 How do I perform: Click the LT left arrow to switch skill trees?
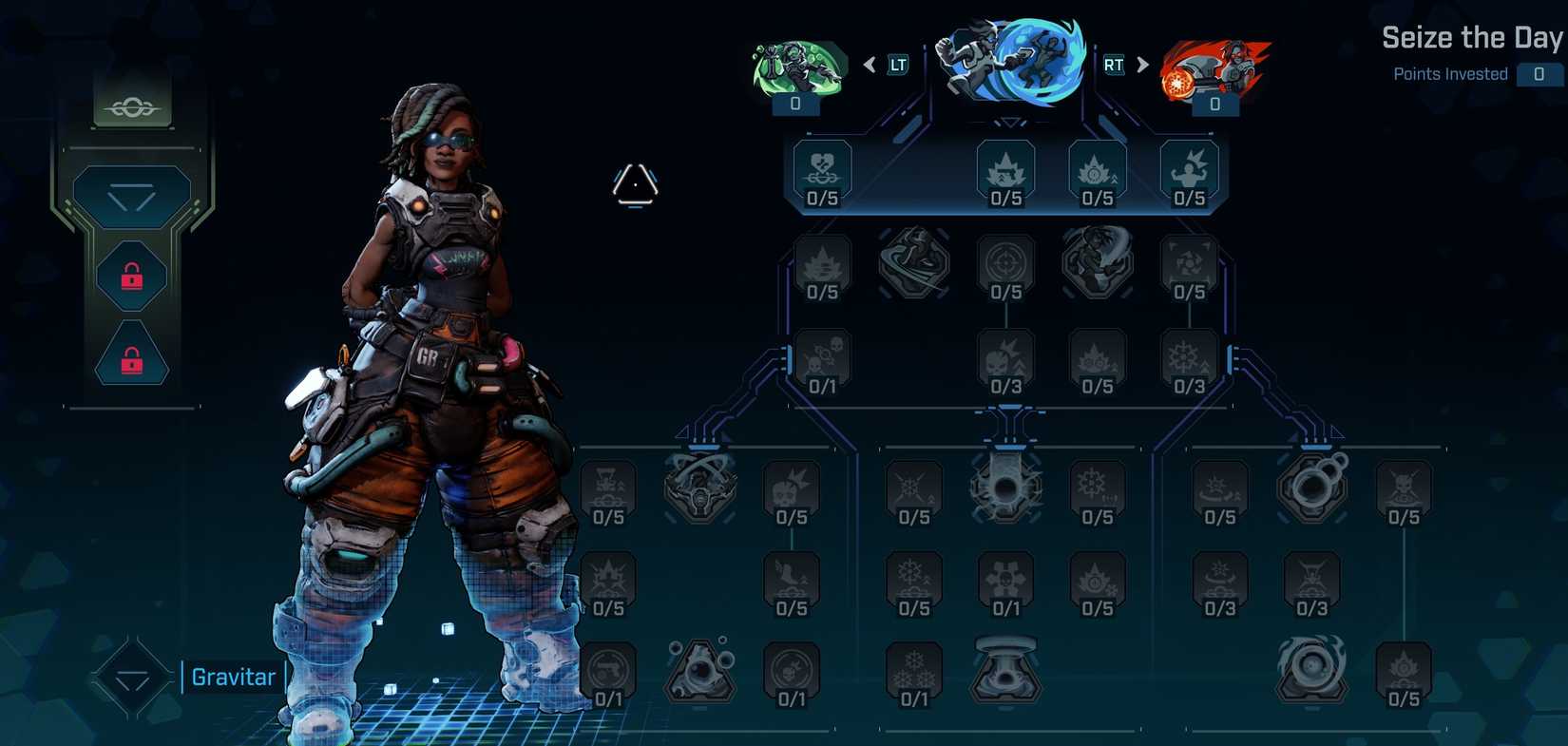[x=870, y=64]
